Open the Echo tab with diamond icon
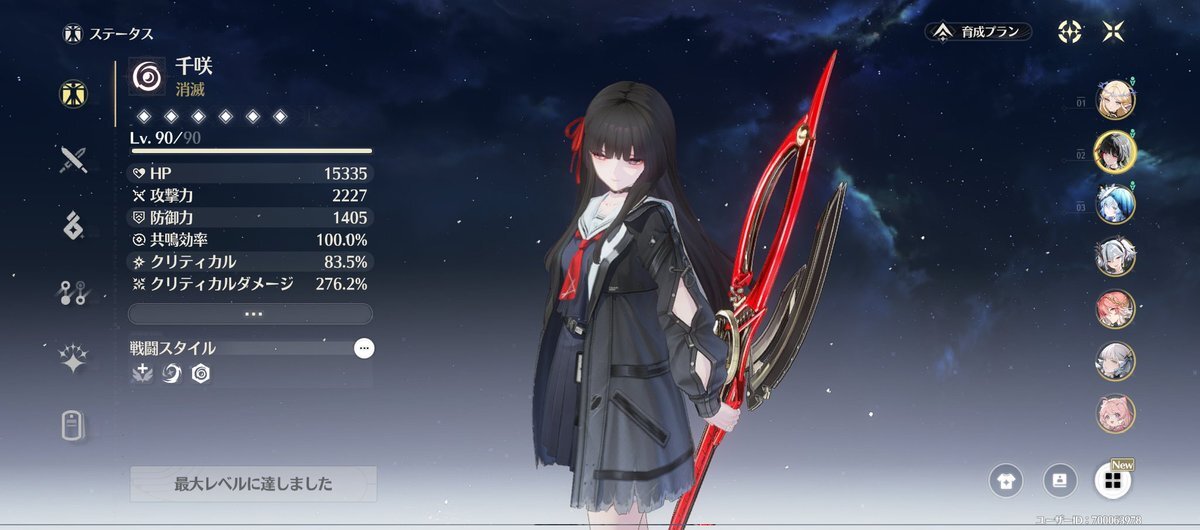Viewport: 1200px width, 530px height. tap(74, 227)
